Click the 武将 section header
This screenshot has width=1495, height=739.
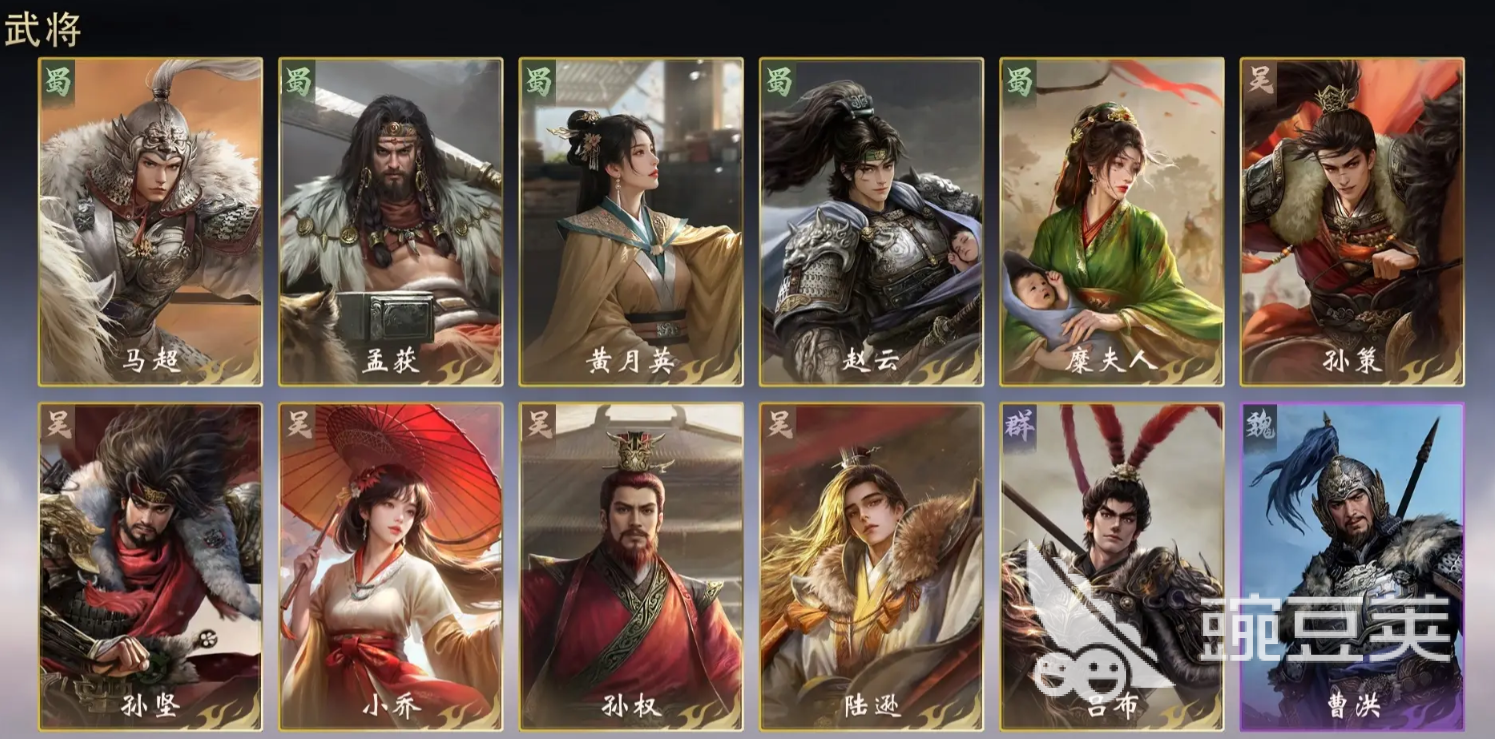pos(44,30)
